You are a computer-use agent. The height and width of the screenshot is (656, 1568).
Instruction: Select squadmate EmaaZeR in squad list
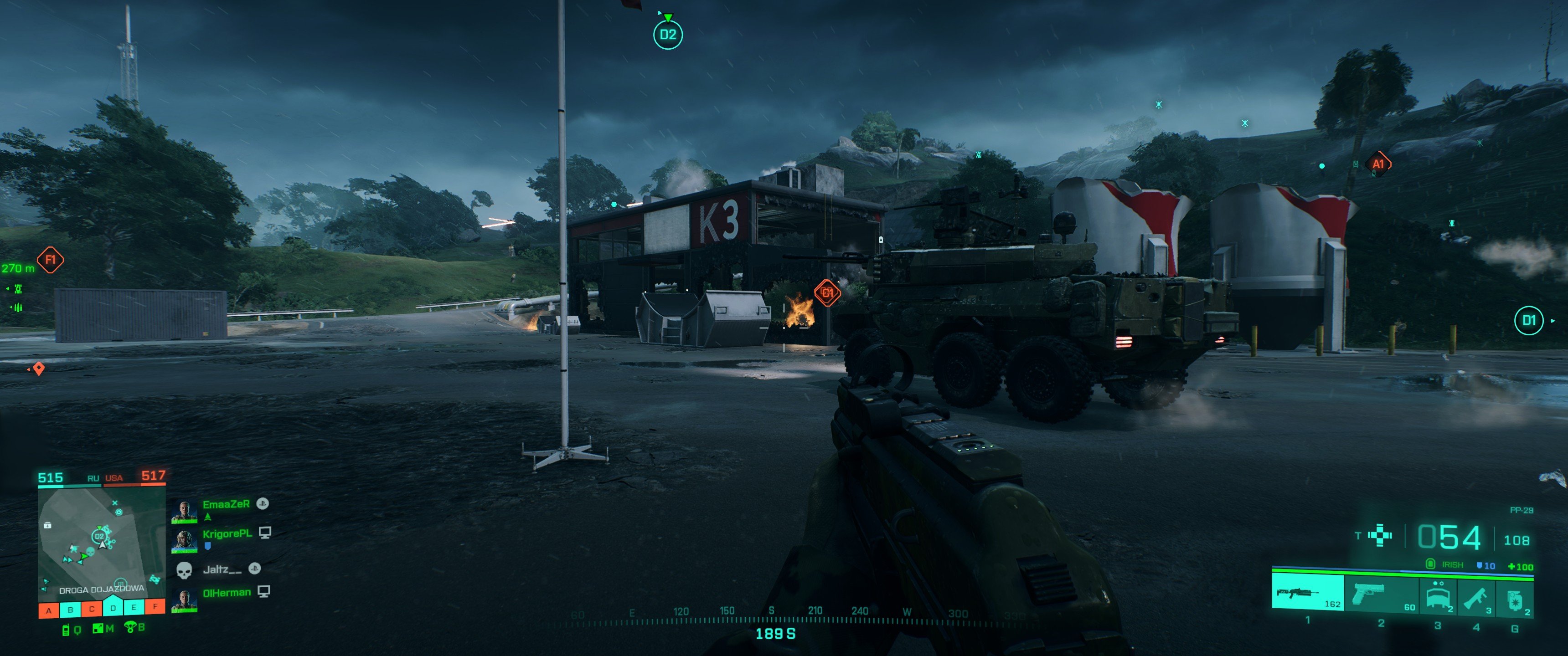point(226,504)
